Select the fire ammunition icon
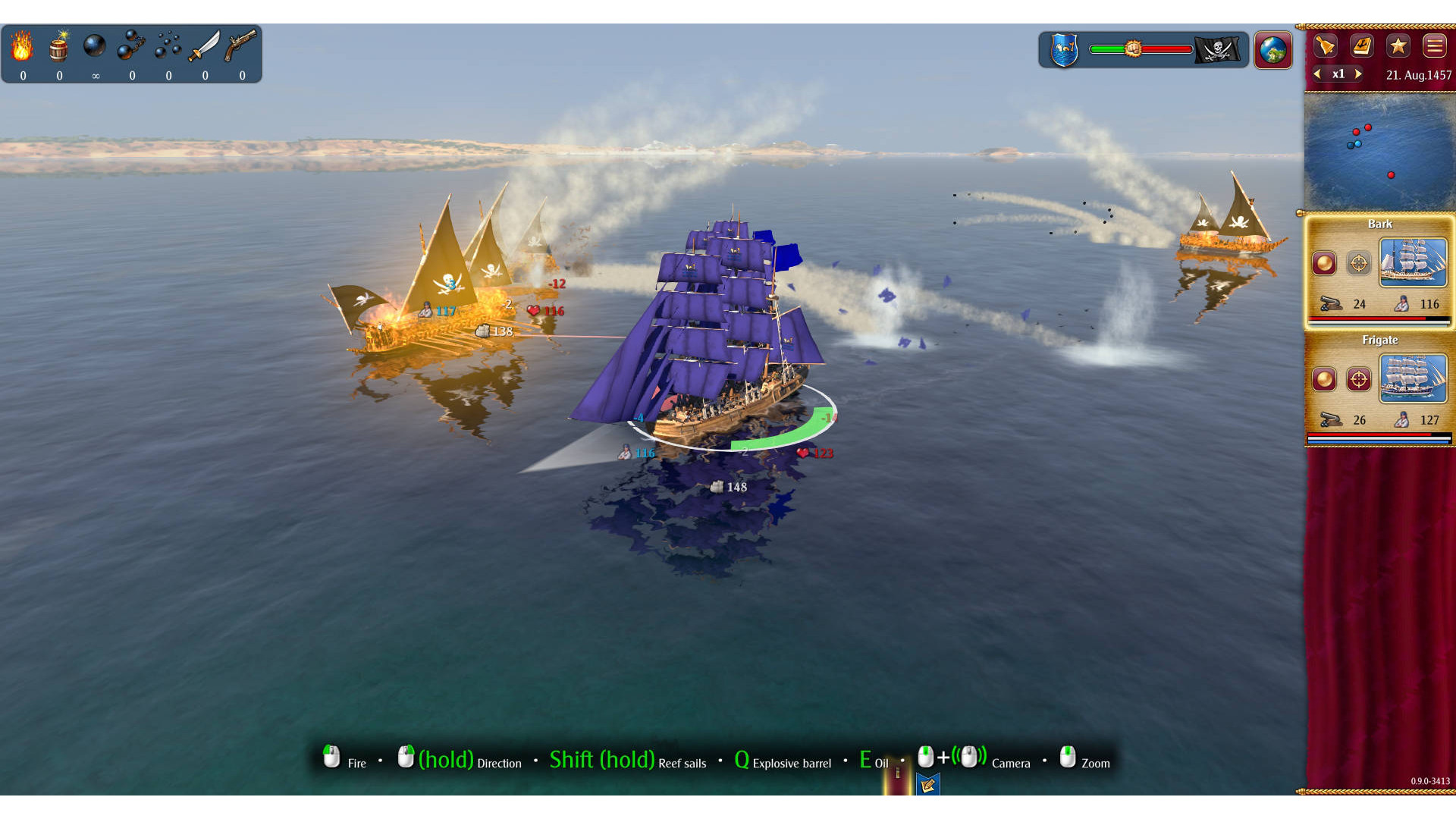The height and width of the screenshot is (819, 1456). tap(22, 47)
